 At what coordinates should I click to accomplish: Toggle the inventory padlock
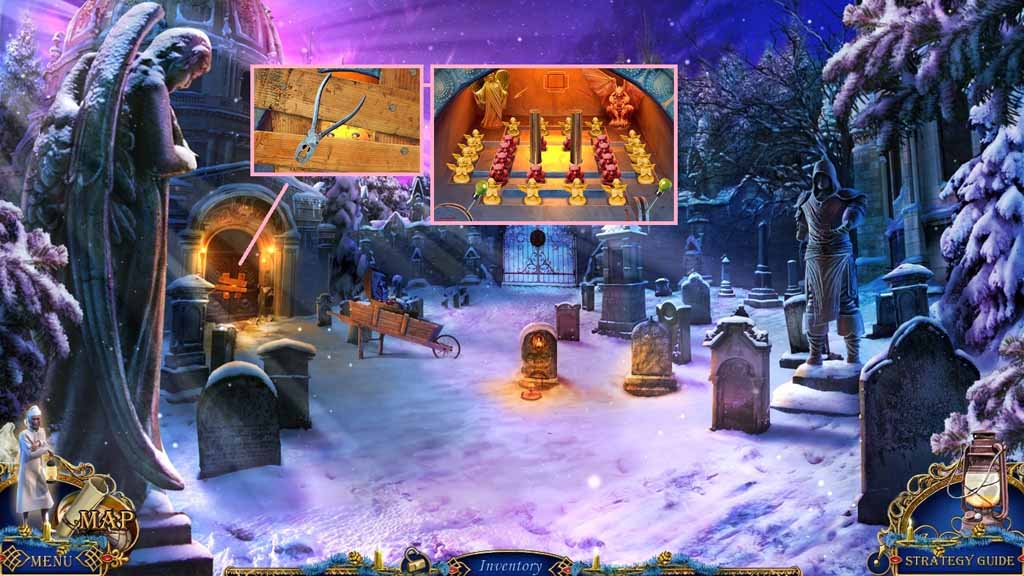pos(411,563)
